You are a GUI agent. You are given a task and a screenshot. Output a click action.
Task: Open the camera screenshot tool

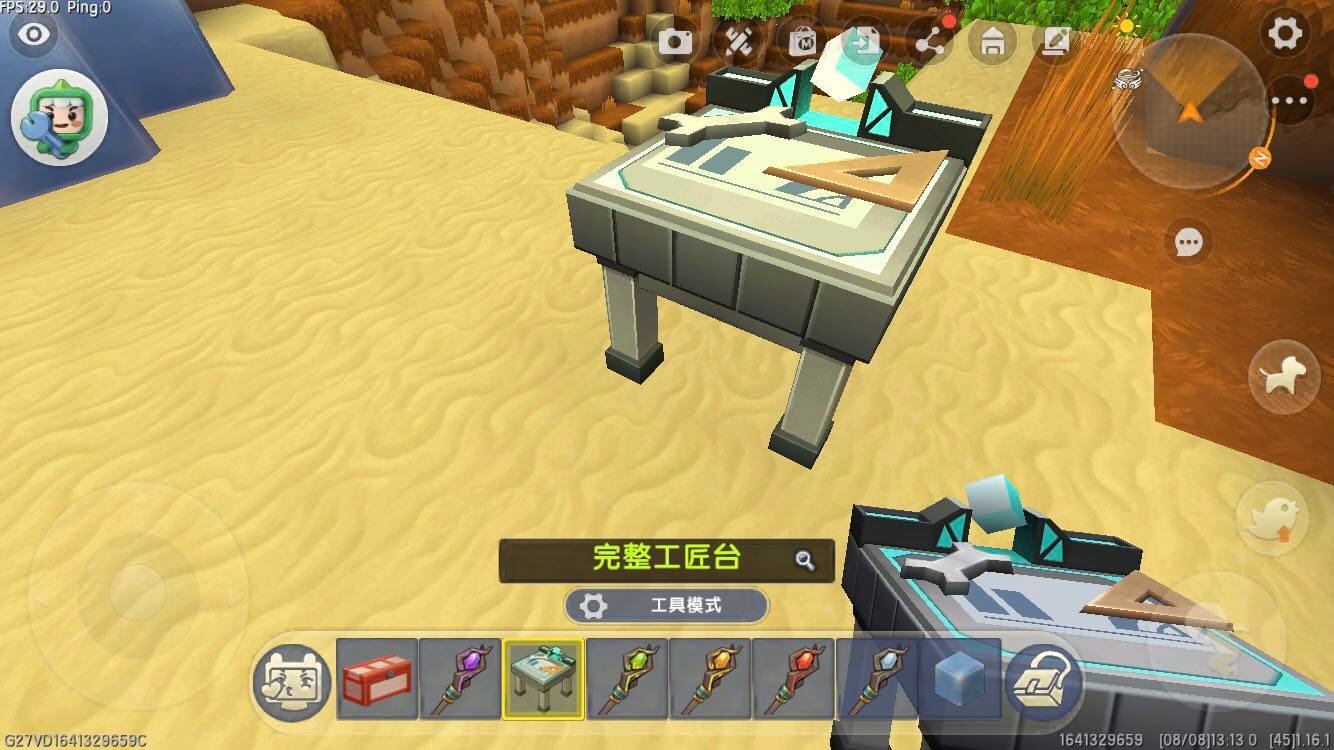(678, 41)
